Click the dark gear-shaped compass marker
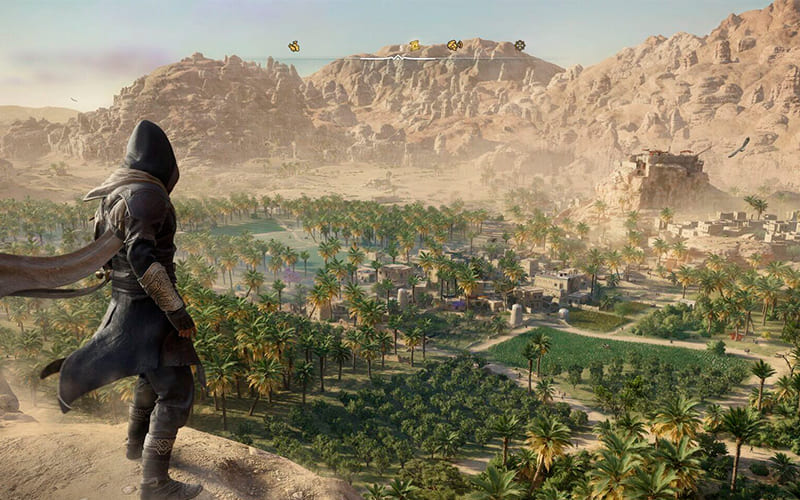800x500 pixels. point(519,45)
